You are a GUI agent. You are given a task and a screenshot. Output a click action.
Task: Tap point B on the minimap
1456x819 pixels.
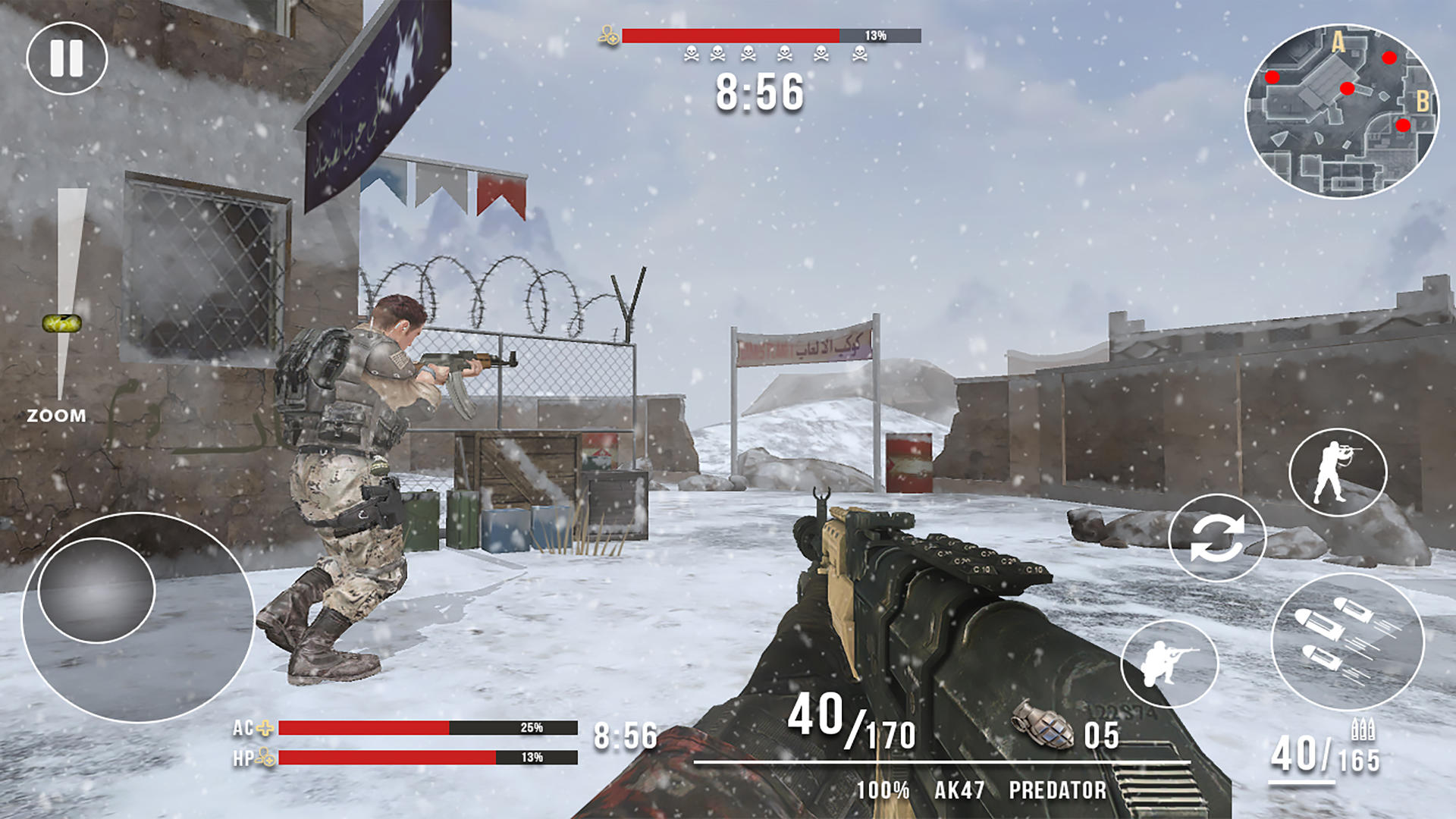pos(1424,99)
